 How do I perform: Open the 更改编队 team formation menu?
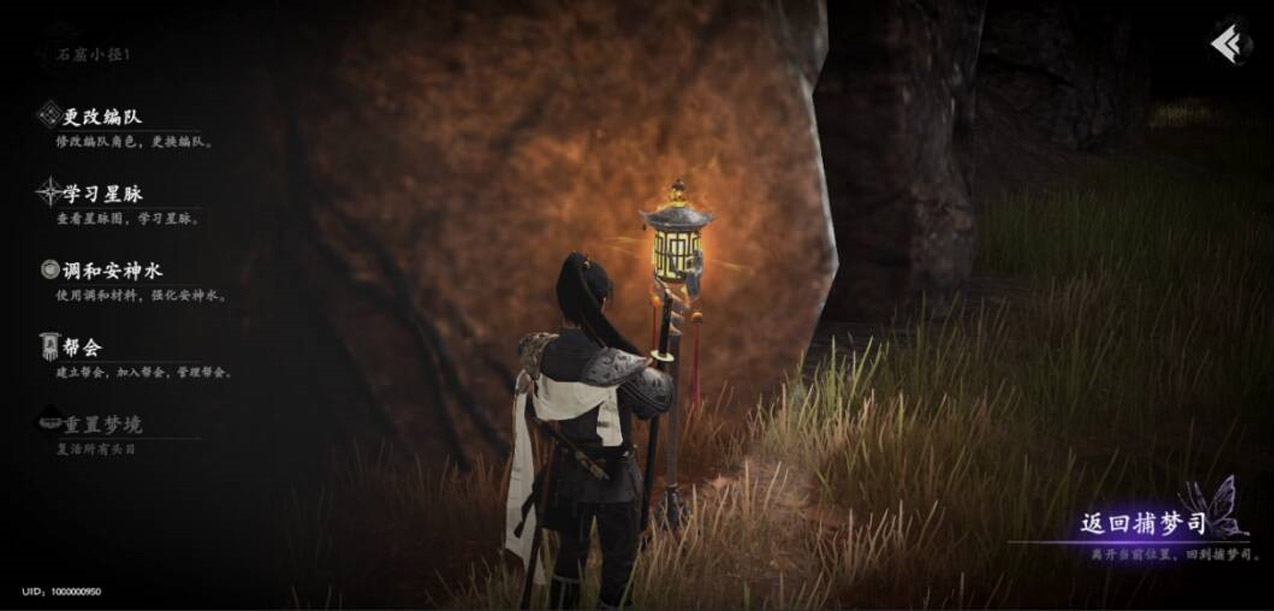click(102, 116)
